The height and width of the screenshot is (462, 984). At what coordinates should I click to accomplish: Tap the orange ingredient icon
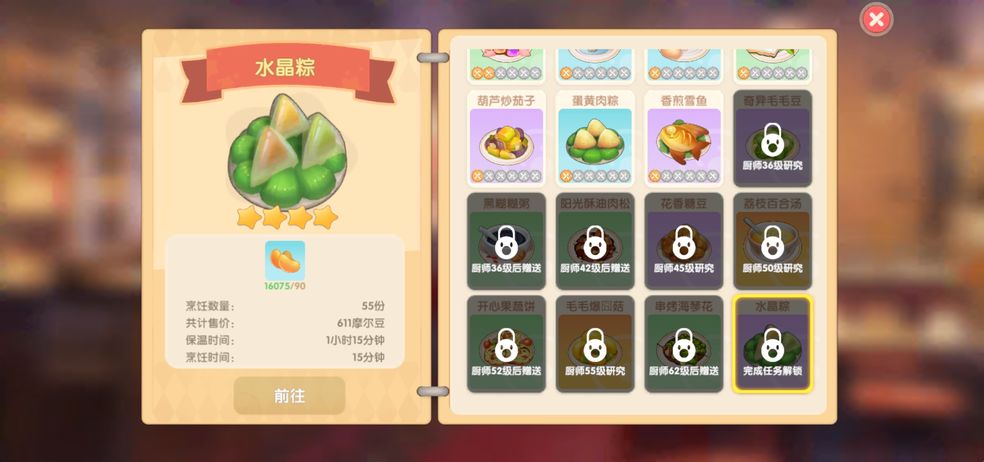click(x=285, y=261)
